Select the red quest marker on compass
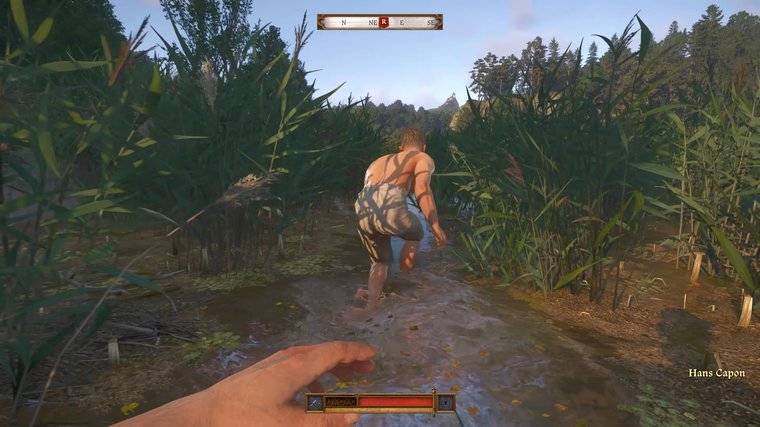The height and width of the screenshot is (427, 760). click(x=383, y=21)
